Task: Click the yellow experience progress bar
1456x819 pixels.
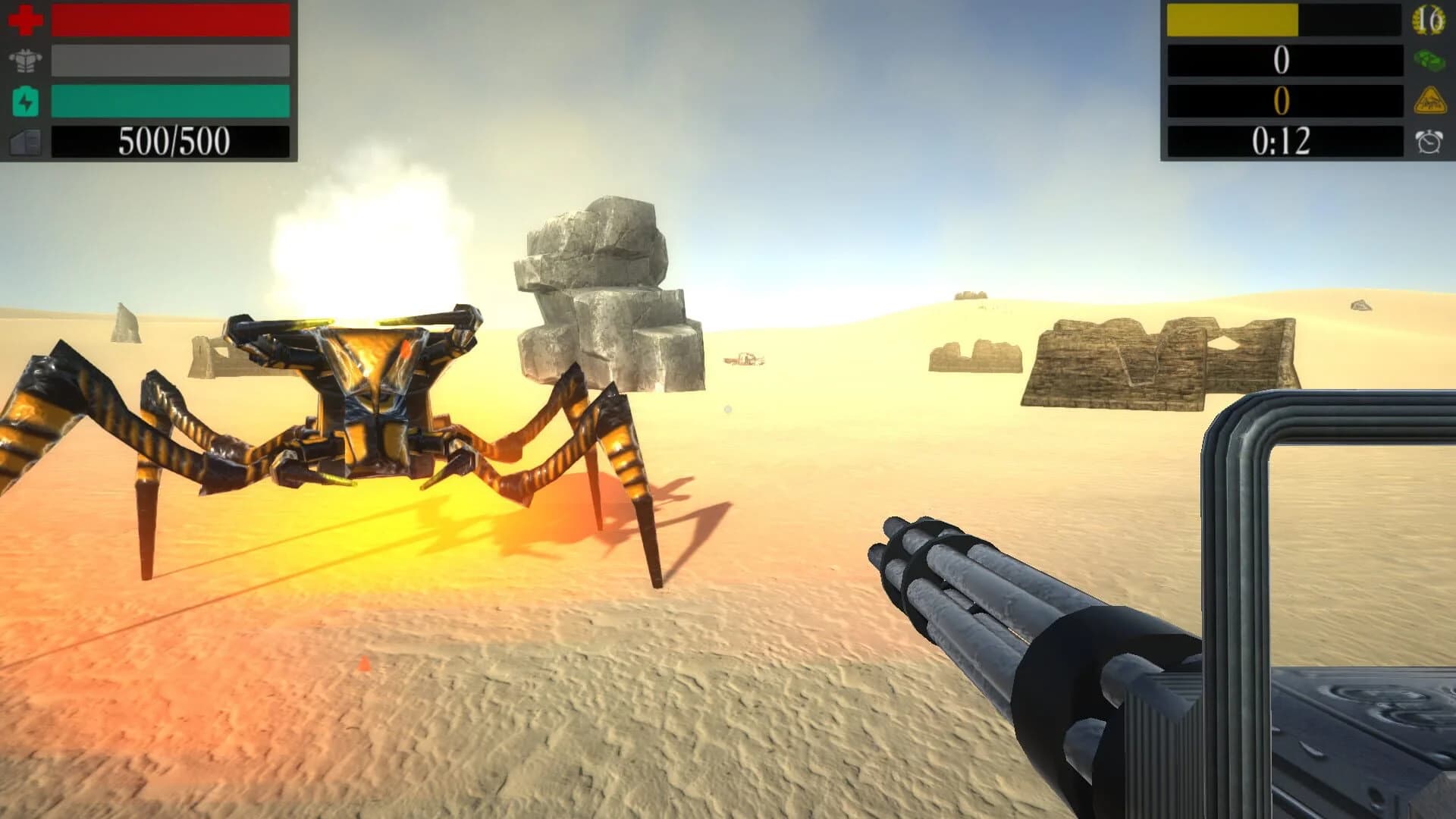Action: point(1244,20)
